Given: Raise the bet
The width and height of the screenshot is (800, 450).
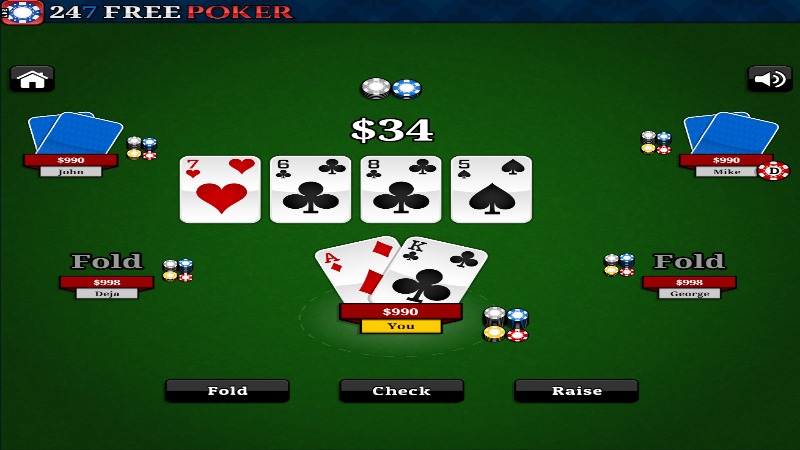Looking at the screenshot, I should tap(576, 391).
